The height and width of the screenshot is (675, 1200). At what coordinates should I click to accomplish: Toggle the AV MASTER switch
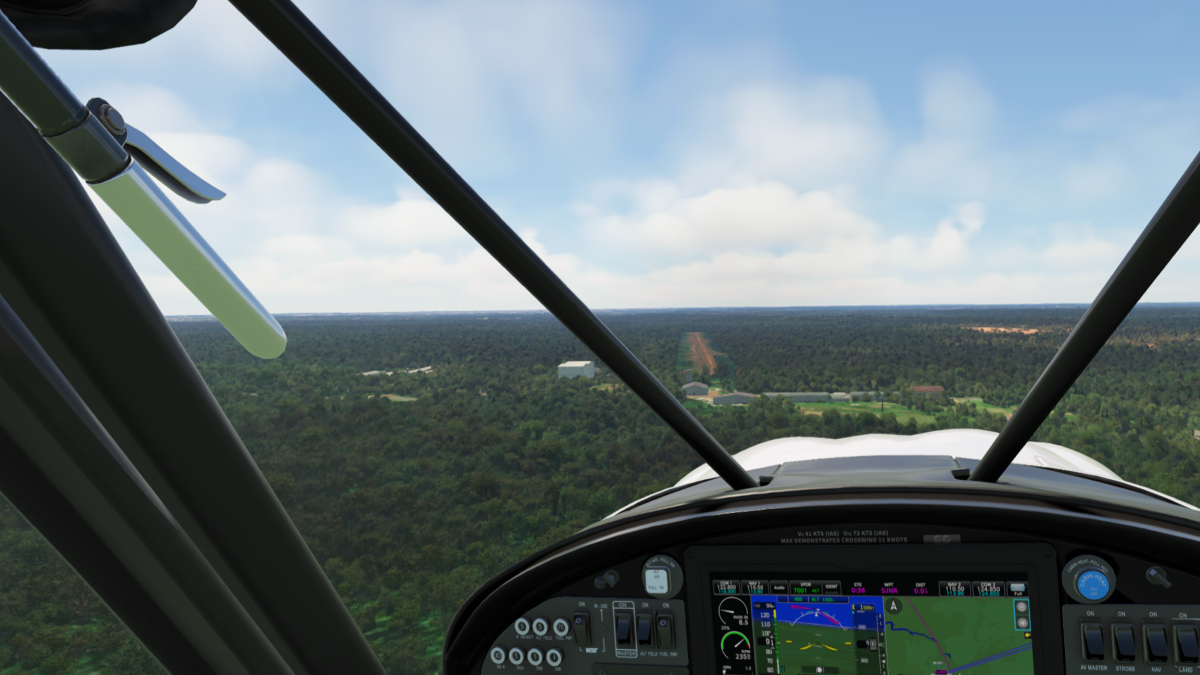[x=1094, y=641]
